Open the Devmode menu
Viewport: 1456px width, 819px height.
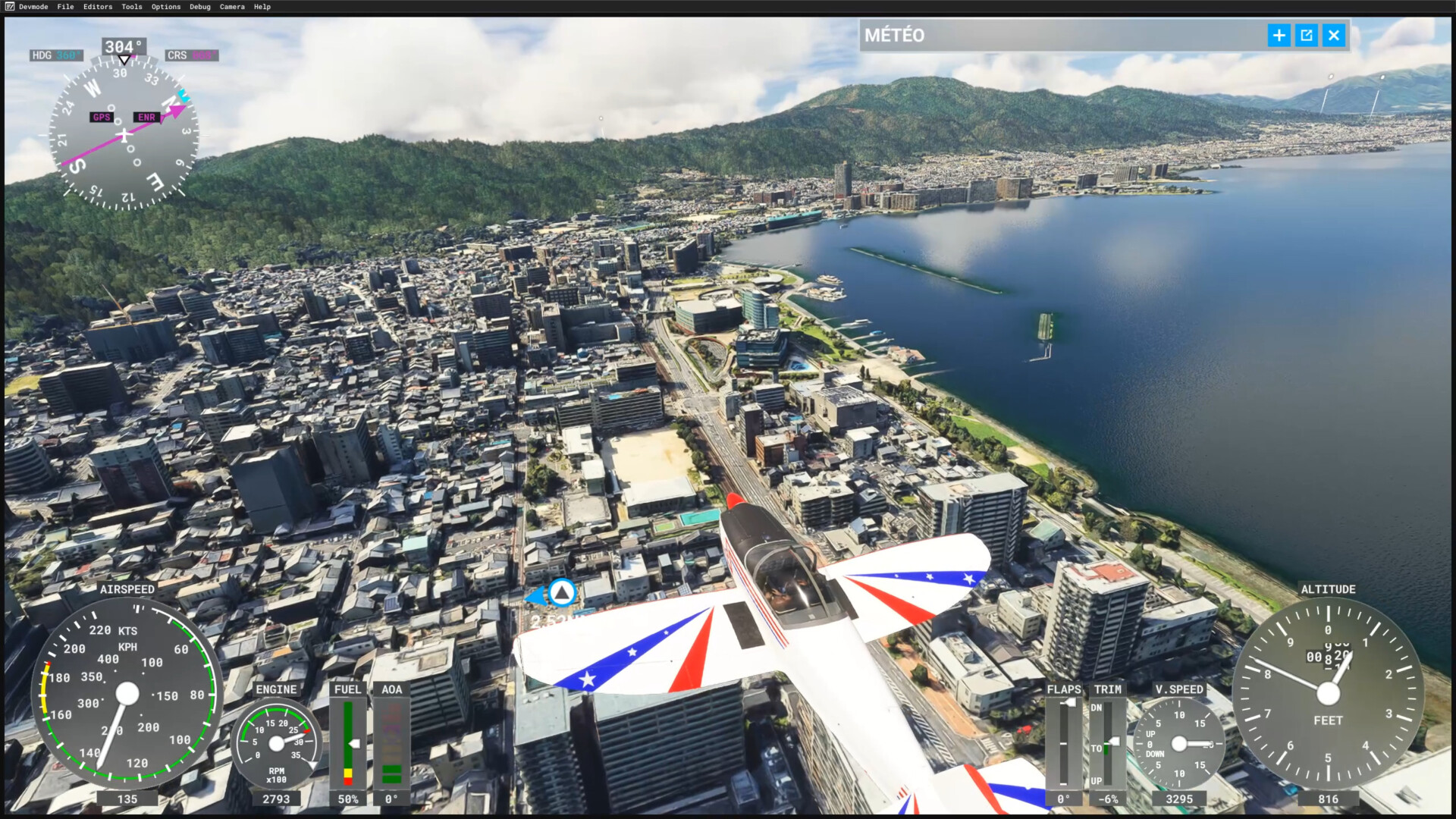tap(33, 7)
